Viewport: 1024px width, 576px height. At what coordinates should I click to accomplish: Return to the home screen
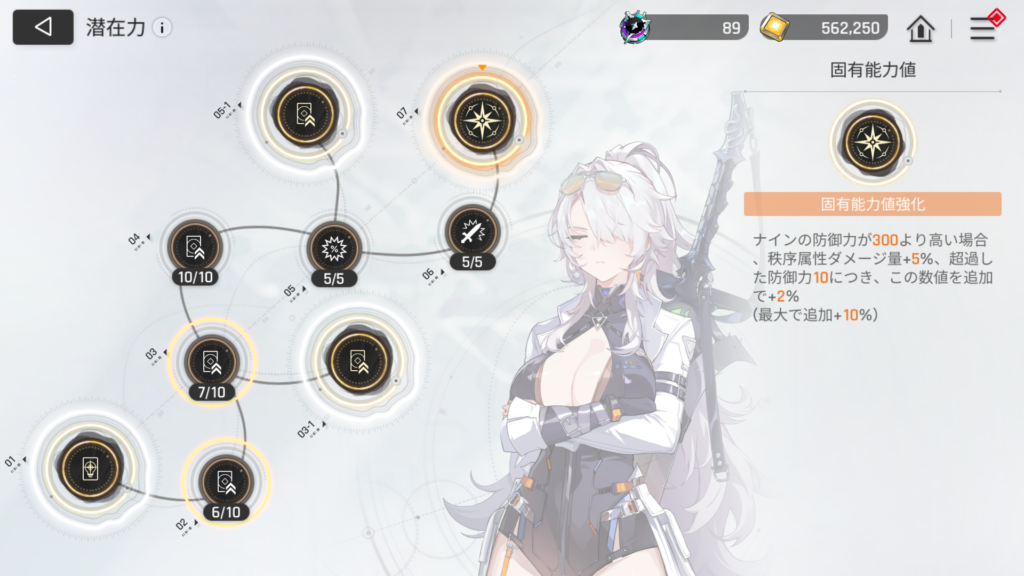pyautogui.click(x=920, y=28)
